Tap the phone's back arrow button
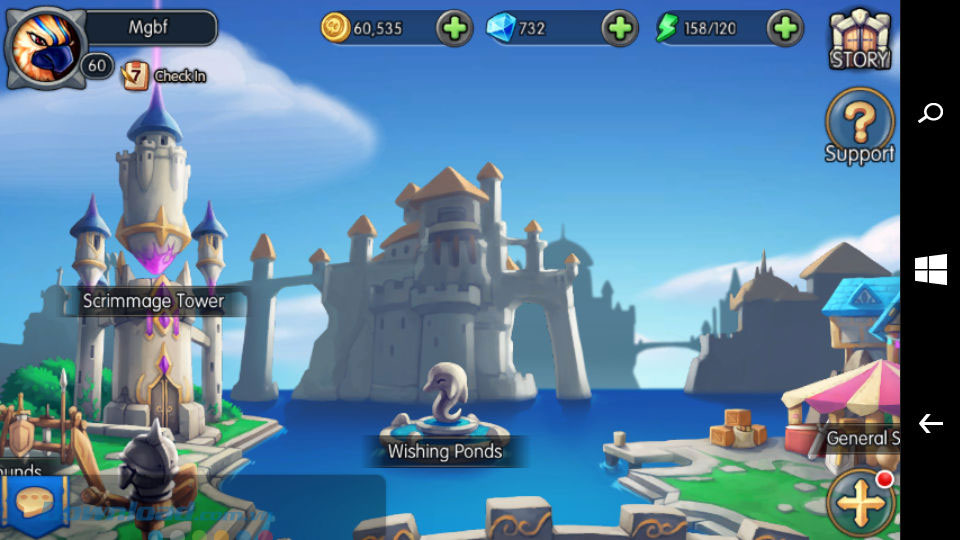 pyautogui.click(x=930, y=424)
